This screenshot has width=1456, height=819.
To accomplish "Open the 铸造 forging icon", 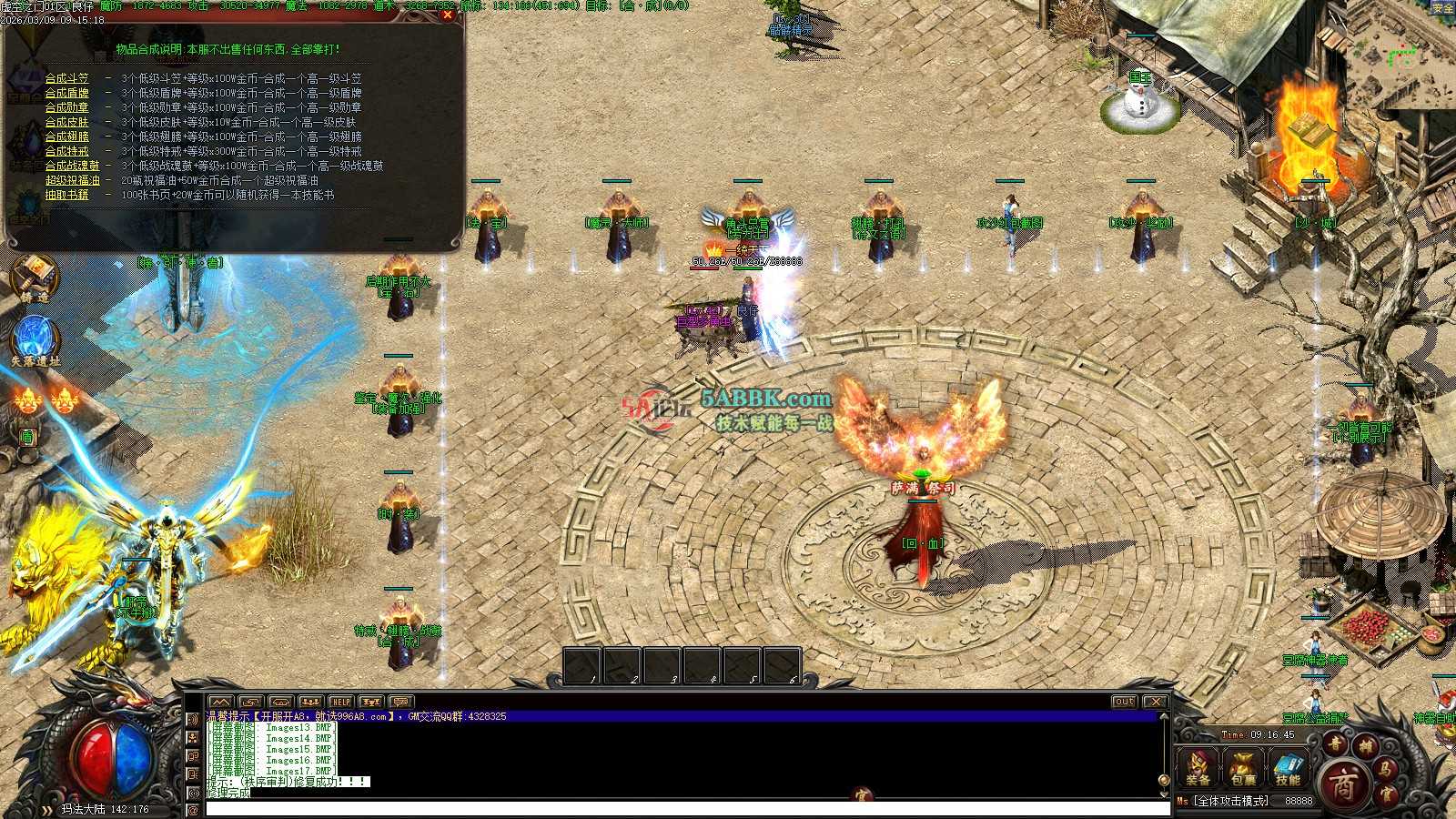I will 35,278.
